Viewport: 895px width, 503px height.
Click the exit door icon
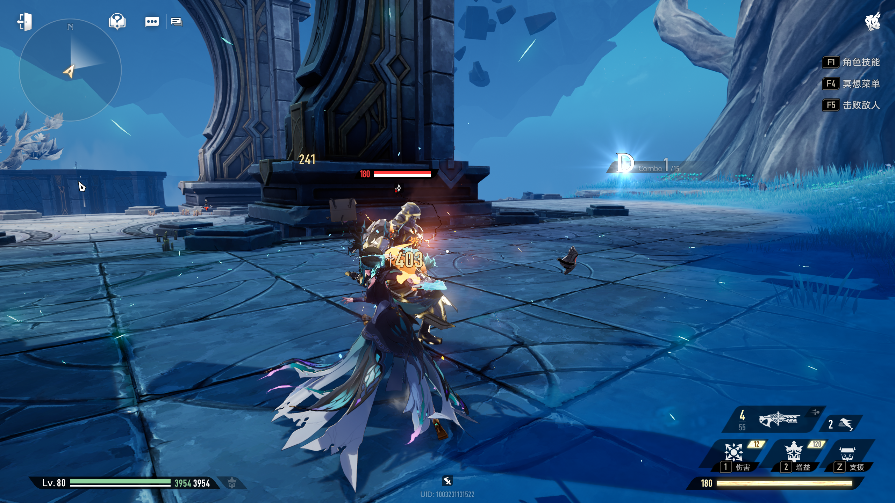point(24,21)
